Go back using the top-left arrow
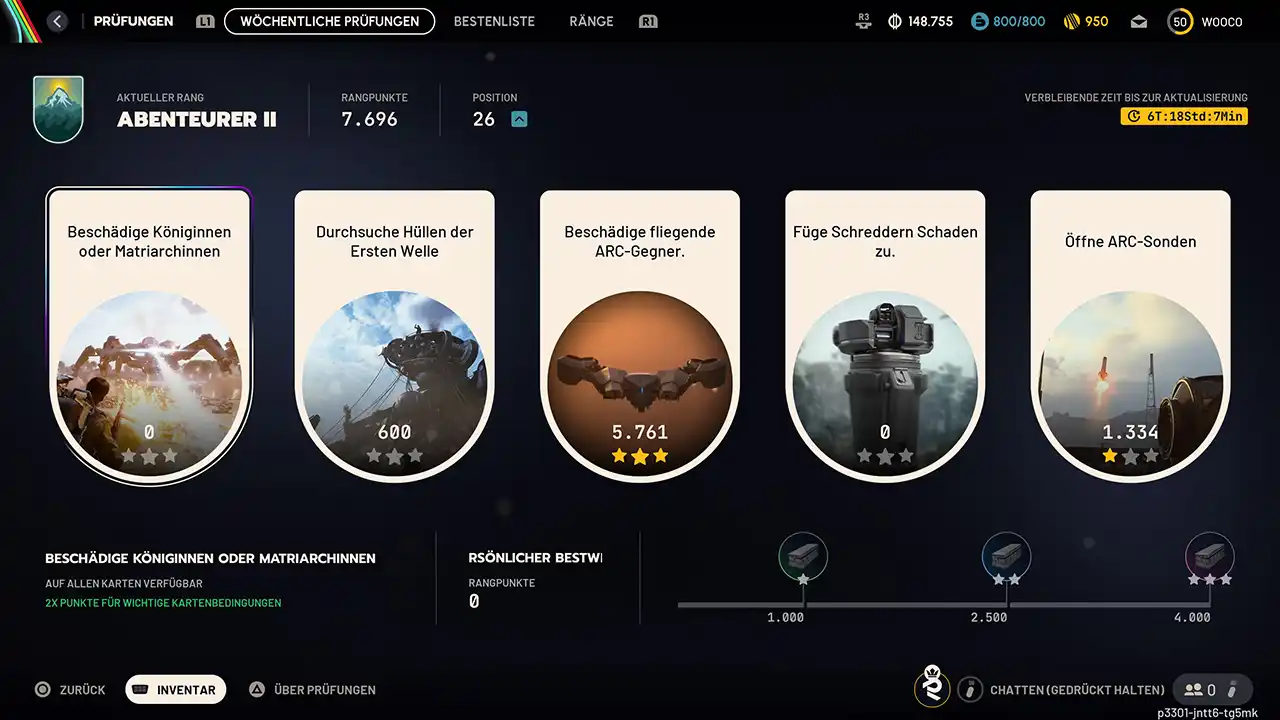Screen dimensions: 1280x720 click(57, 21)
